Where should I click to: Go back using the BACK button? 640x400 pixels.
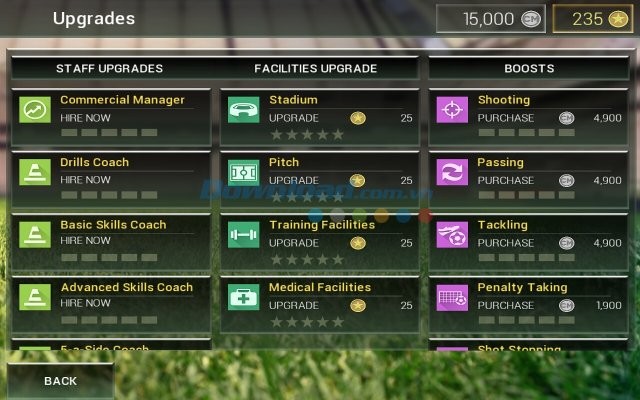pyautogui.click(x=60, y=381)
